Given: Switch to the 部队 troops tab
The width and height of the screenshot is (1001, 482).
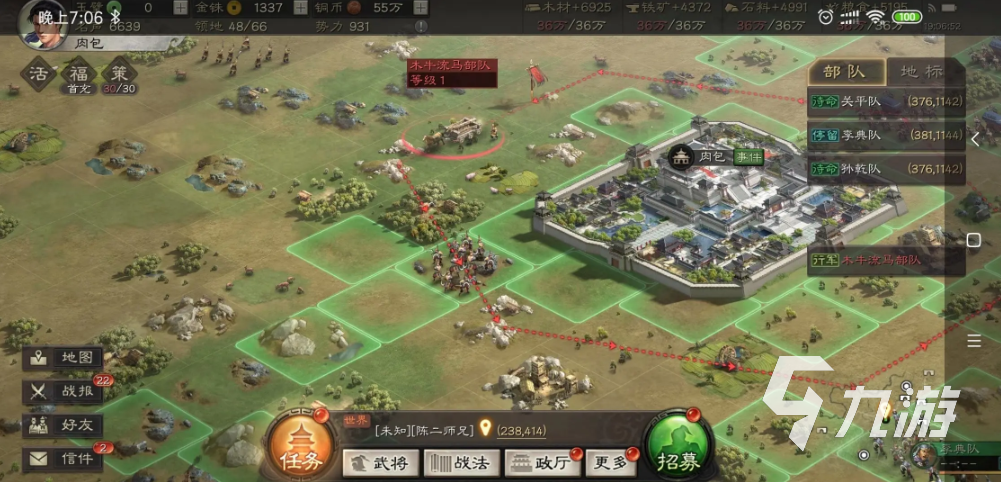Looking at the screenshot, I should click(x=846, y=71).
